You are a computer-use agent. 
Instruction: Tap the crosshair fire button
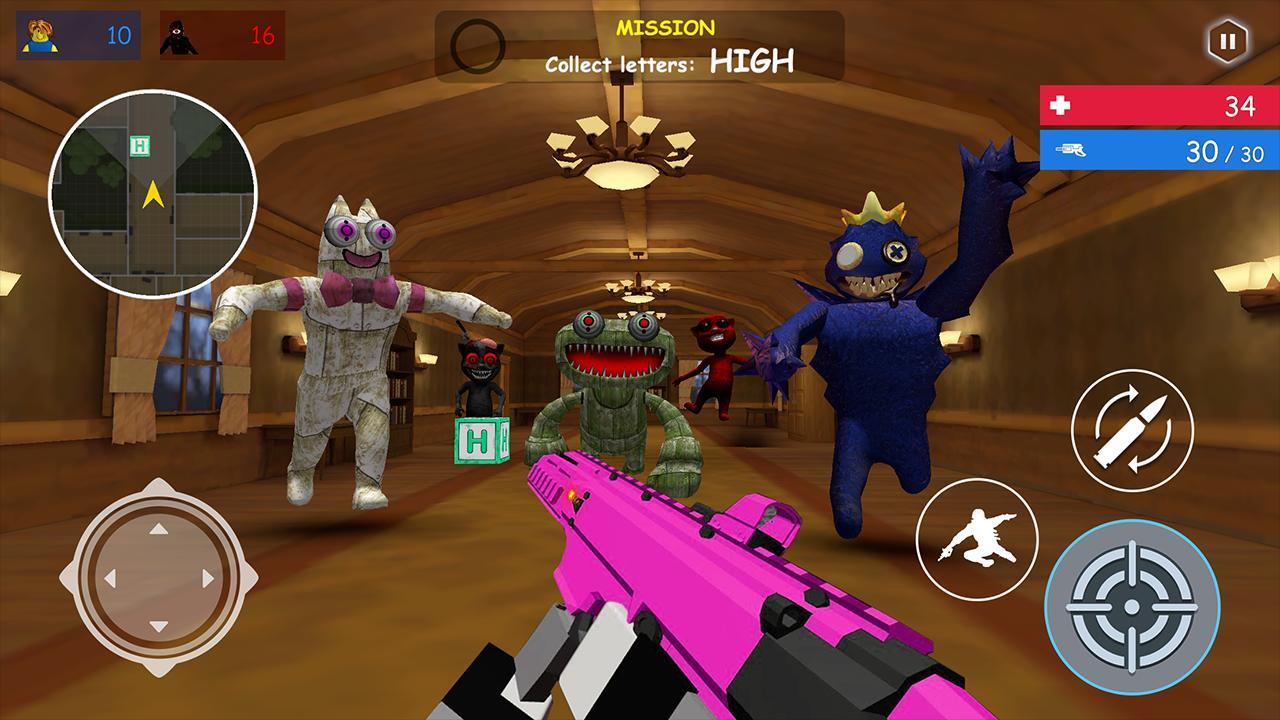pos(1132,606)
